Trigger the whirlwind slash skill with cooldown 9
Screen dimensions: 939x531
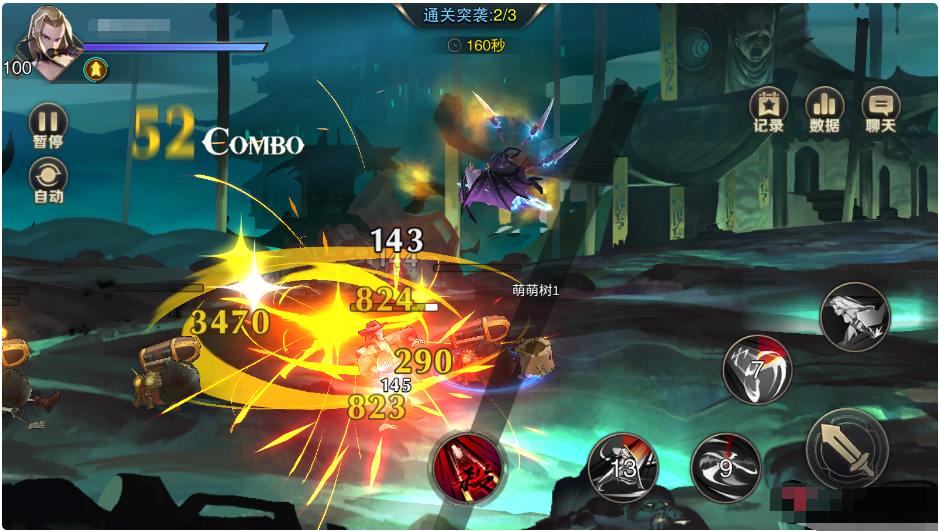(x=726, y=467)
